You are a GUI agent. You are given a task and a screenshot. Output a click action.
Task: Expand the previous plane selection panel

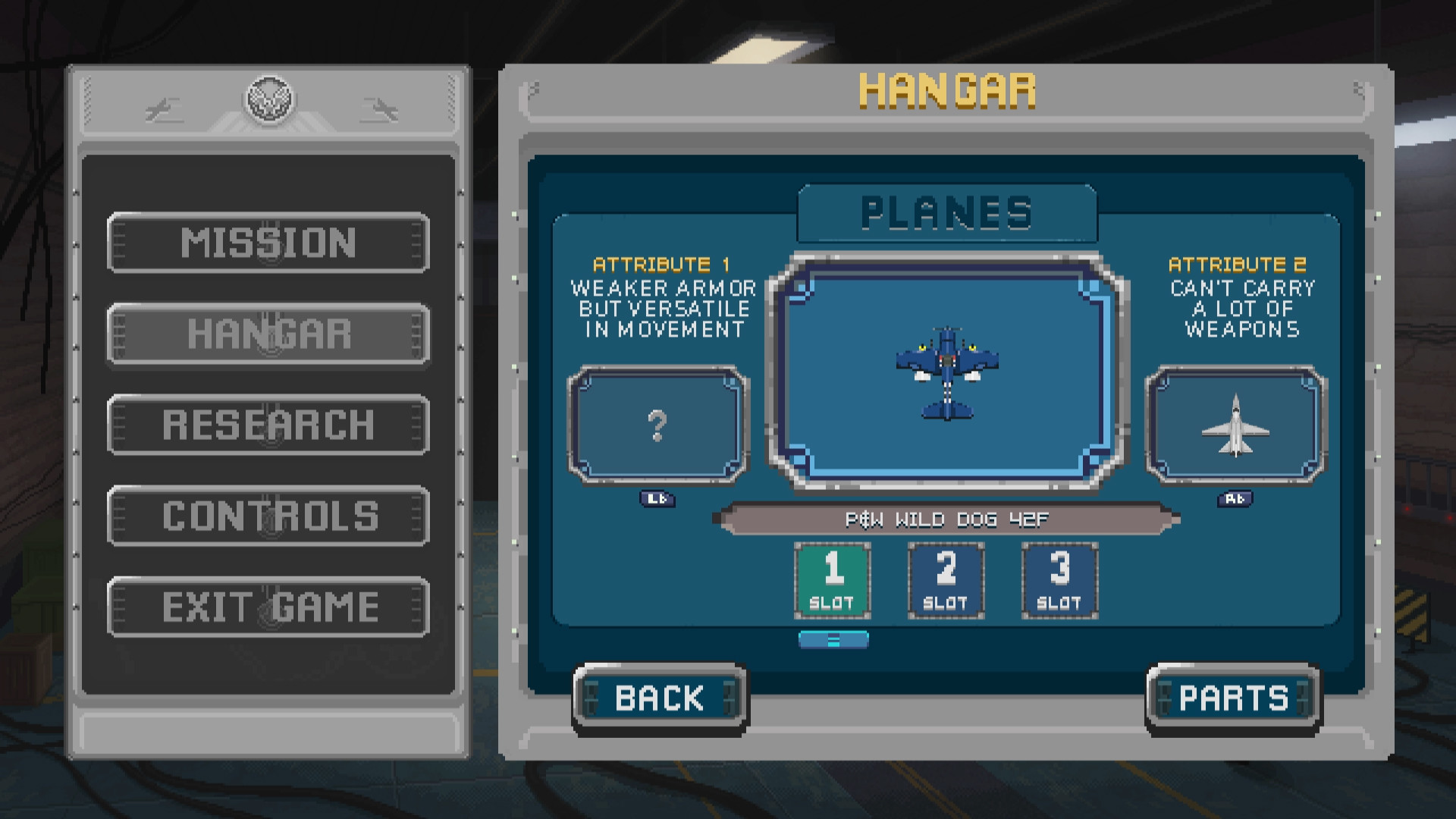(658, 499)
